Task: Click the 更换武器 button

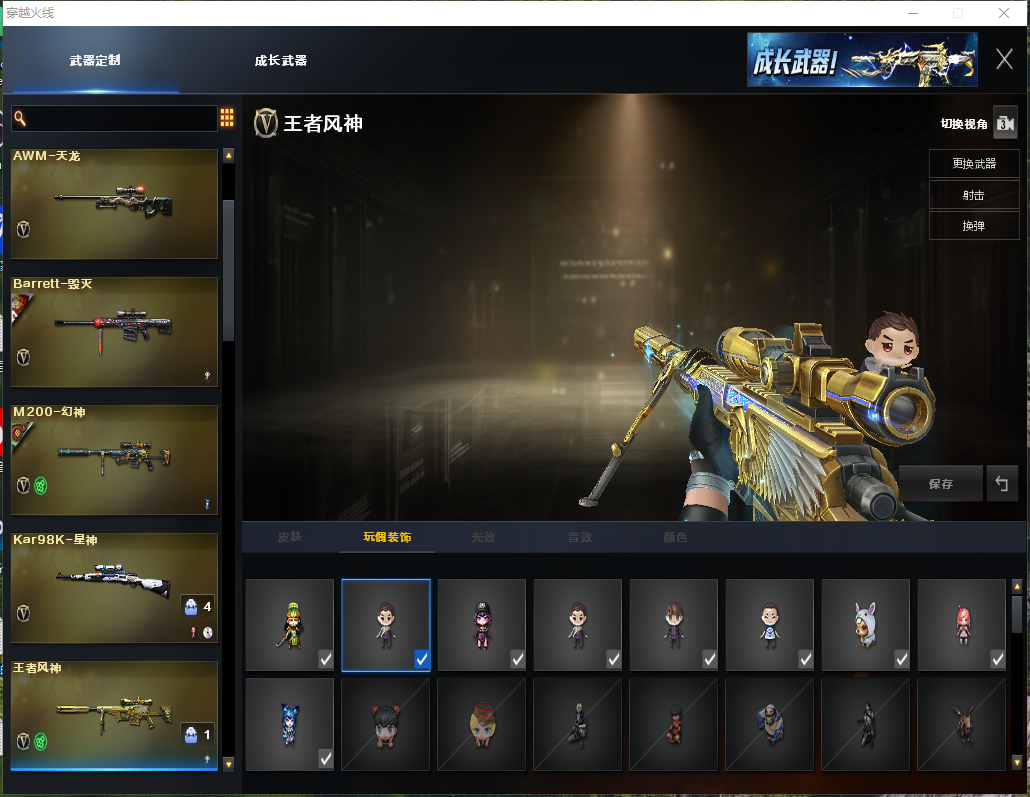Action: click(x=974, y=164)
